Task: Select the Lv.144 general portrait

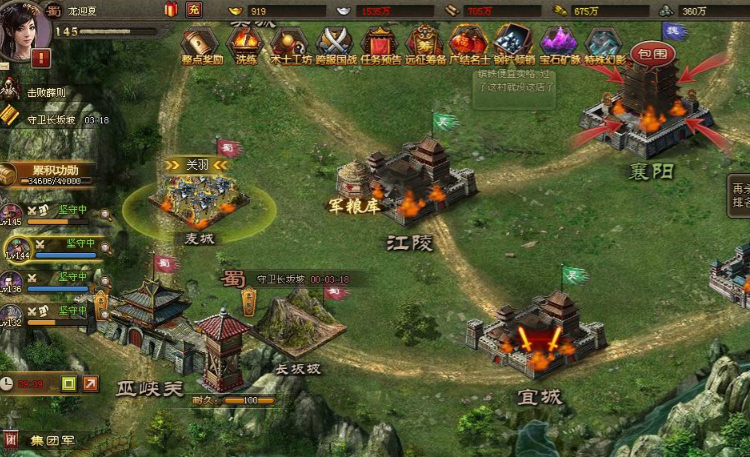Action: [18, 248]
